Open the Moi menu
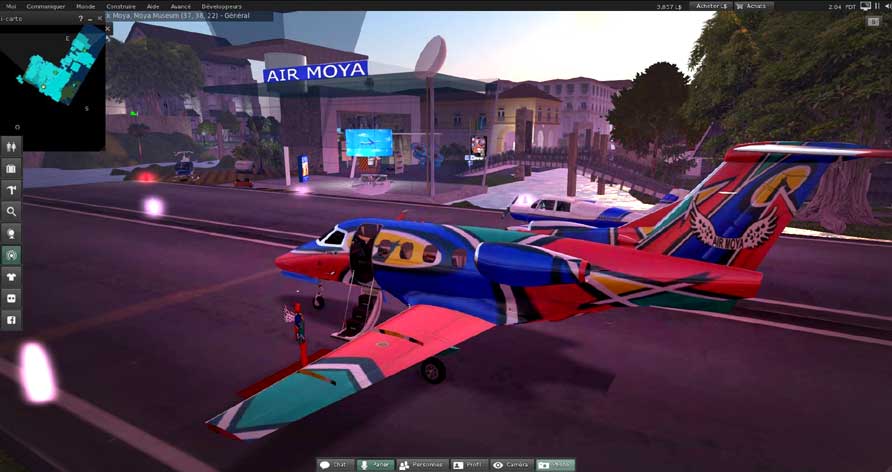 coord(11,6)
